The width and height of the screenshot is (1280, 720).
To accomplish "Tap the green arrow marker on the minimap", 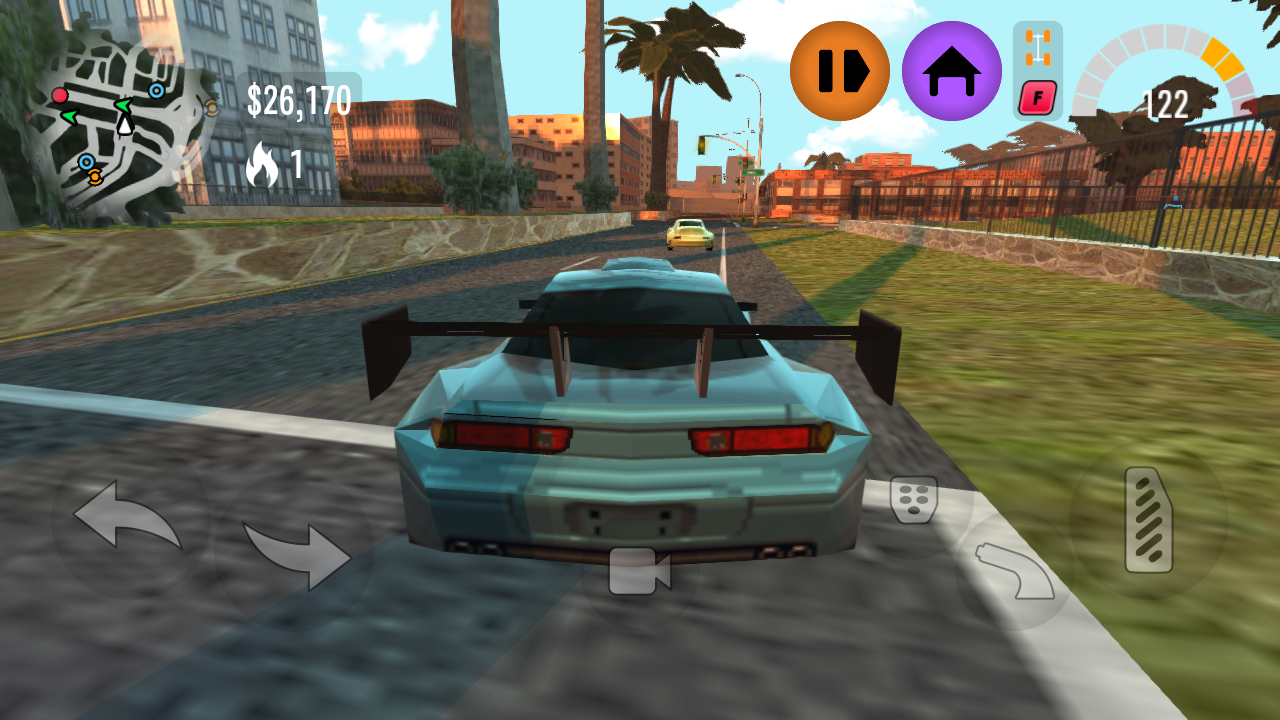I will [x=123, y=105].
